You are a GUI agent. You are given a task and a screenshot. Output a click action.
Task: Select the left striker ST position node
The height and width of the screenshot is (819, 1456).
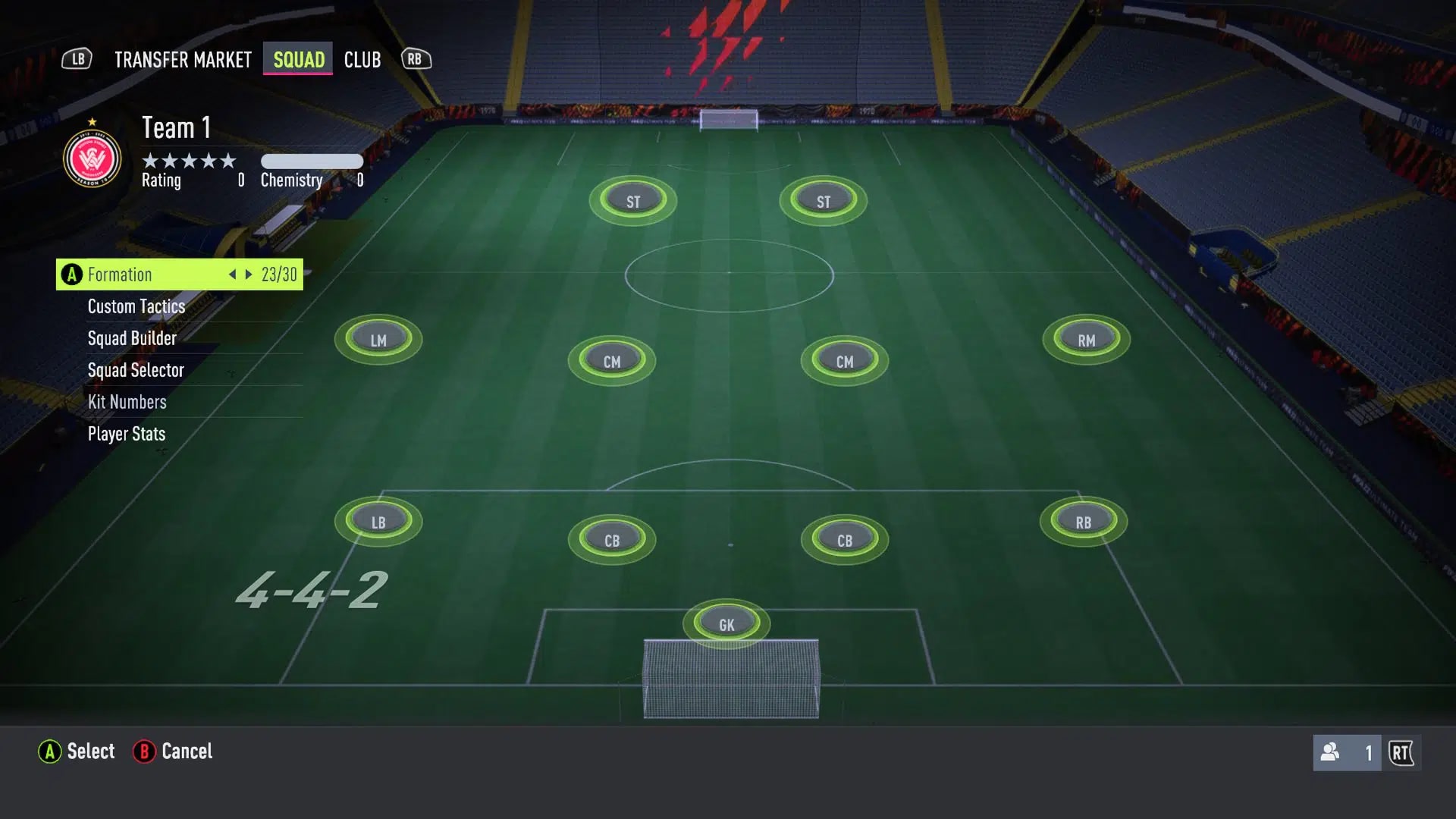click(632, 200)
